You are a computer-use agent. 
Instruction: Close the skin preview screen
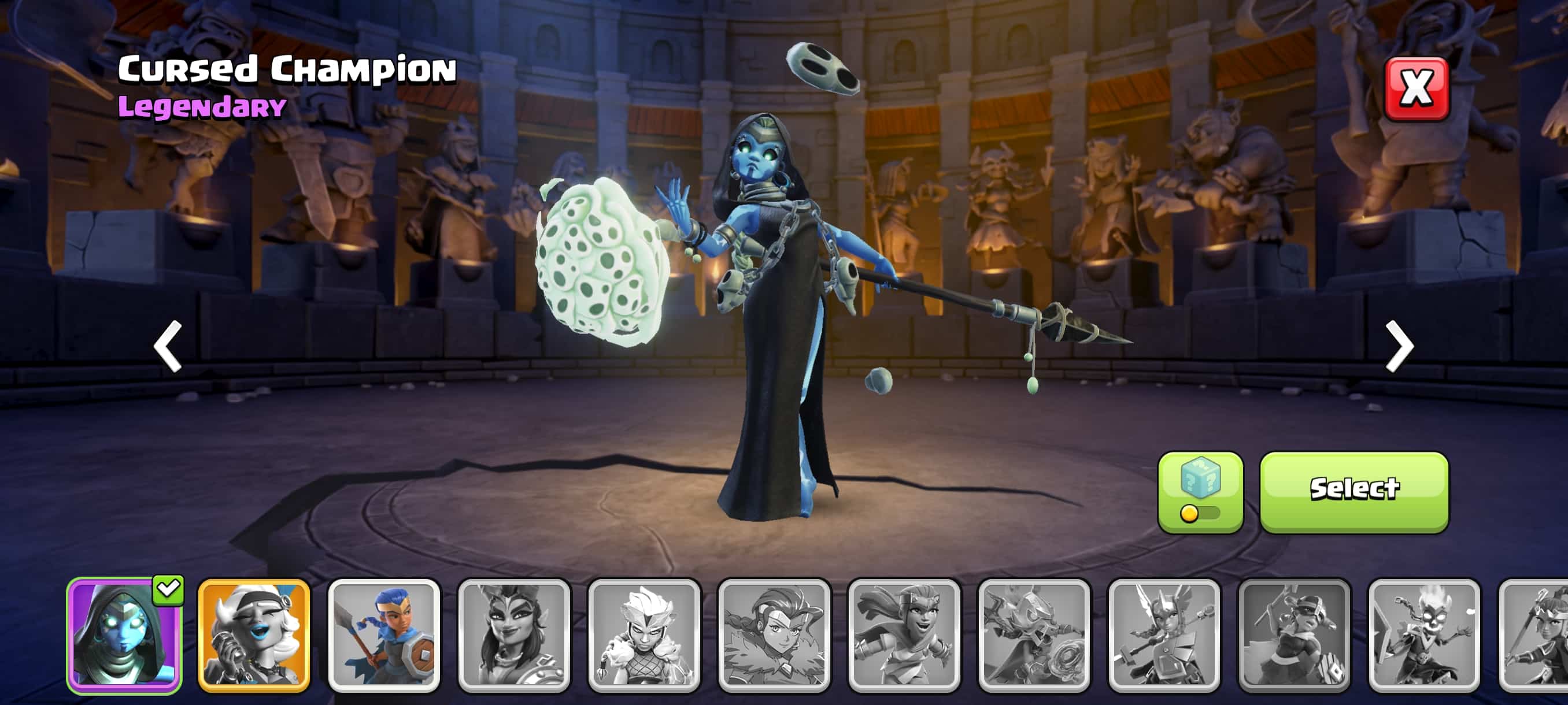pos(1417,89)
